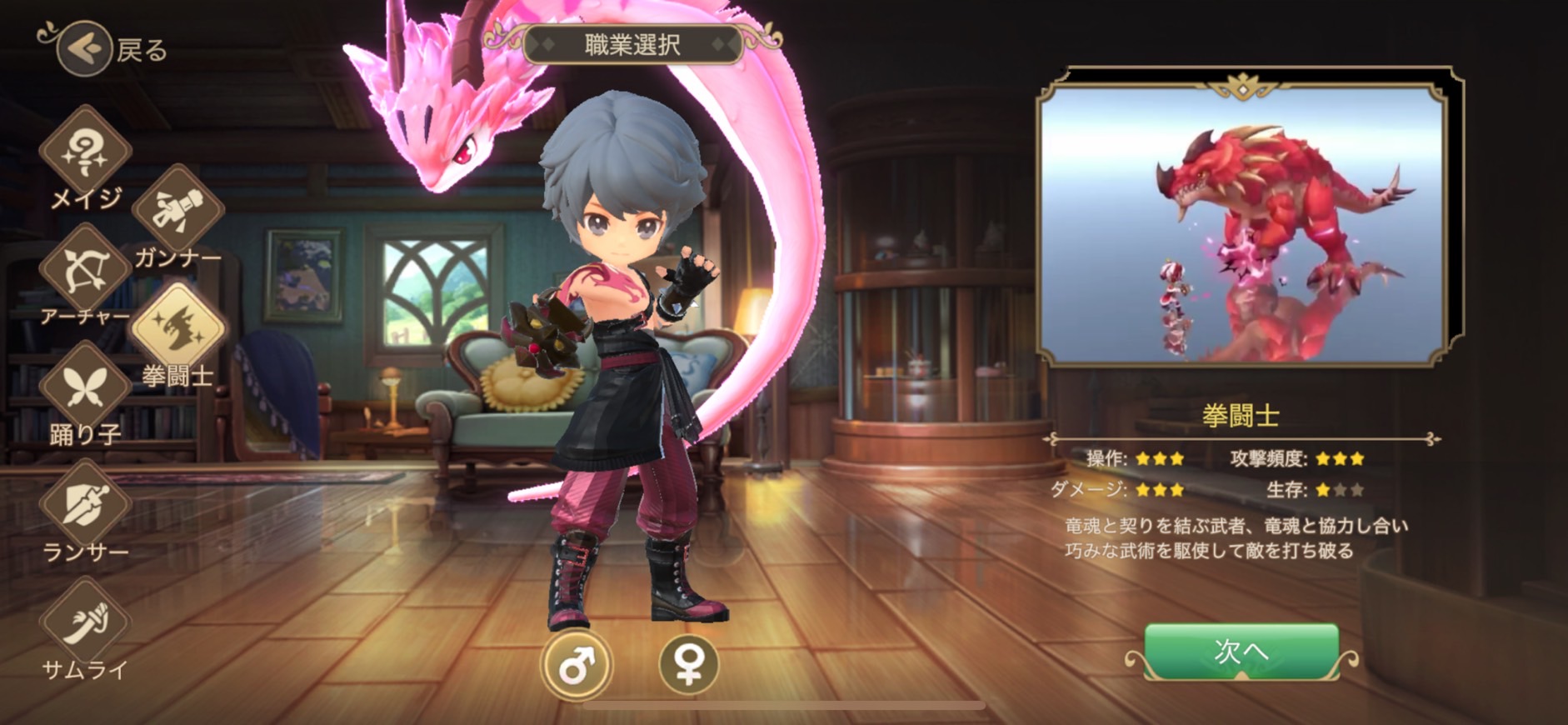
Task: Pick the アーチャー class icon
Action: [85, 269]
